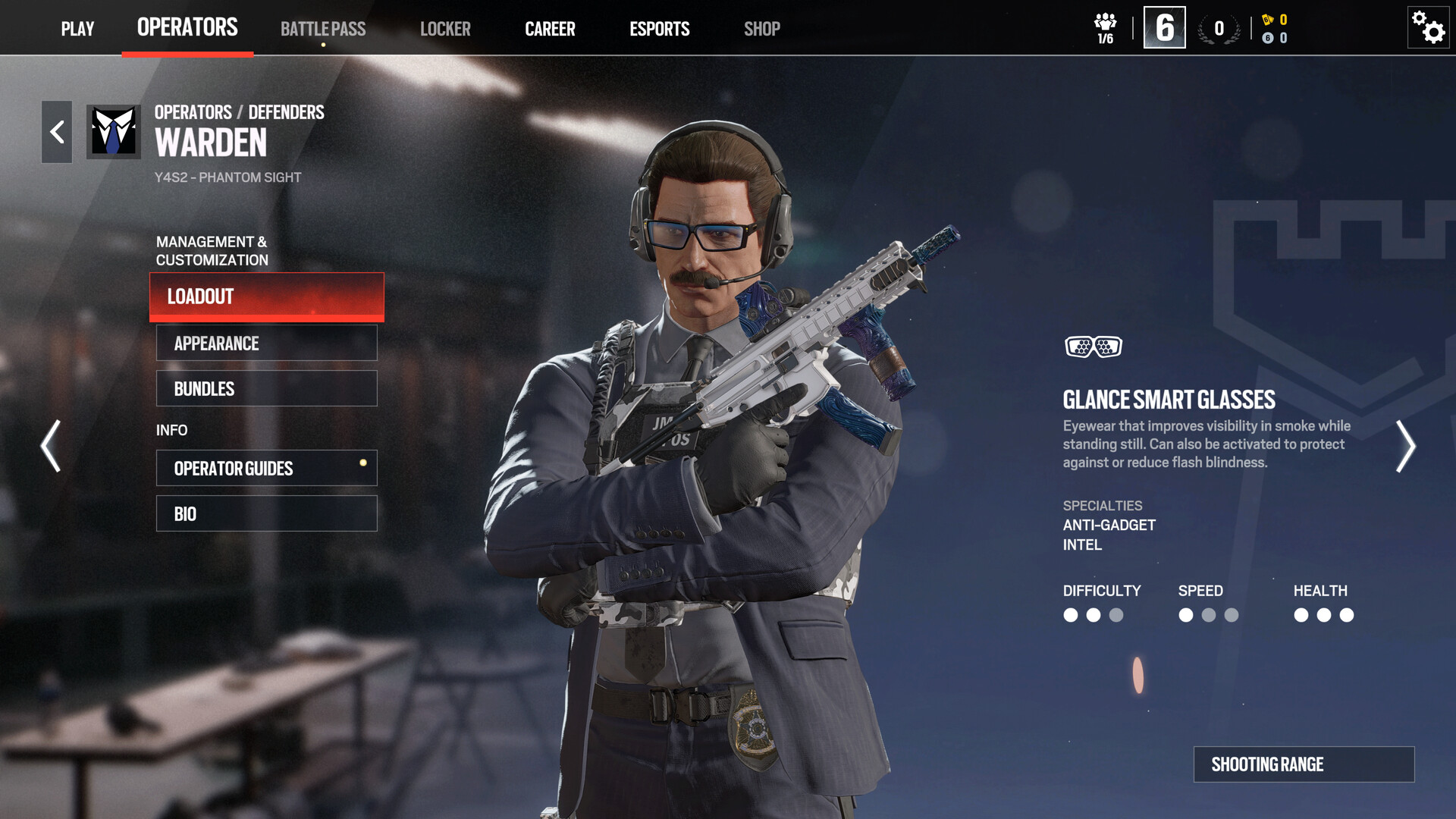The image size is (1456, 819).
Task: Select the first Difficulty dot indicator
Action: (1071, 616)
